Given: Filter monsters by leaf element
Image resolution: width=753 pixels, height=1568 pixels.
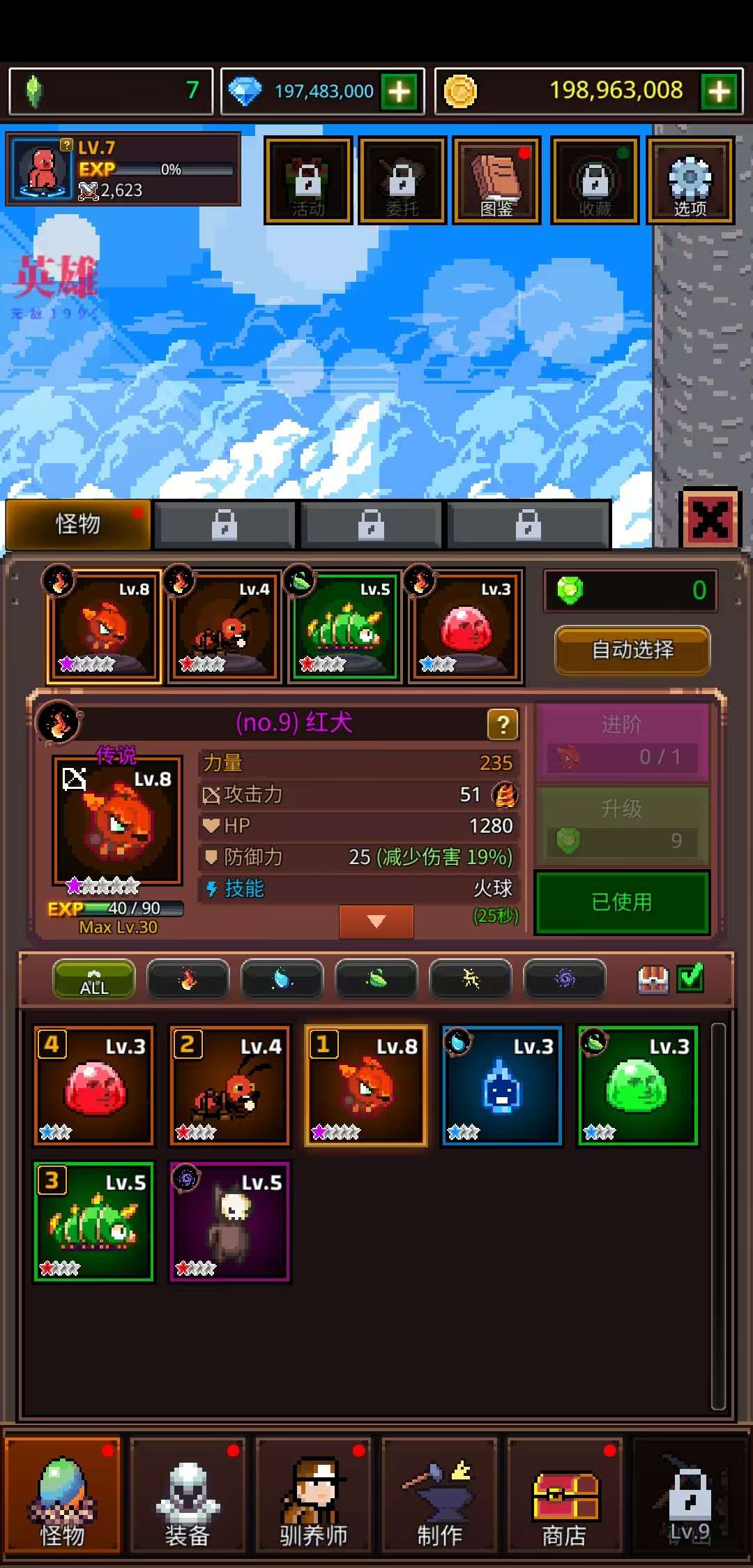Looking at the screenshot, I should coord(376,979).
